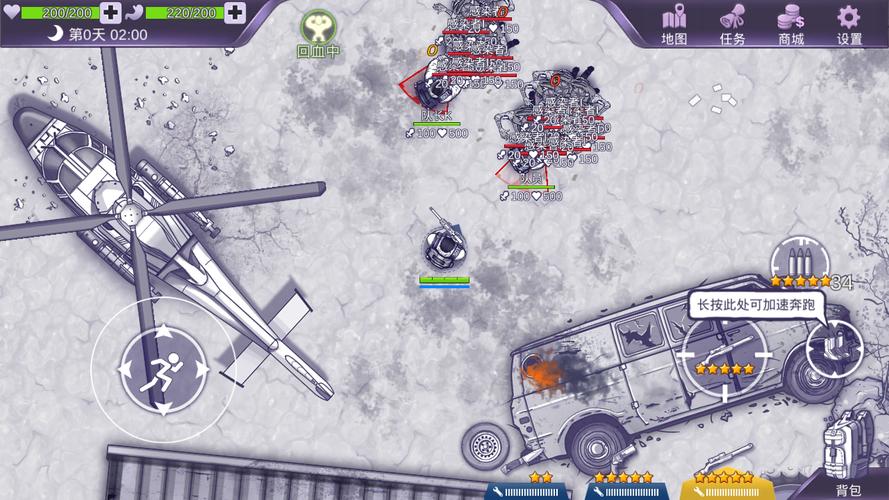This screenshot has width=889, height=500.
Task: Open the 商城 shop
Action: tap(791, 23)
